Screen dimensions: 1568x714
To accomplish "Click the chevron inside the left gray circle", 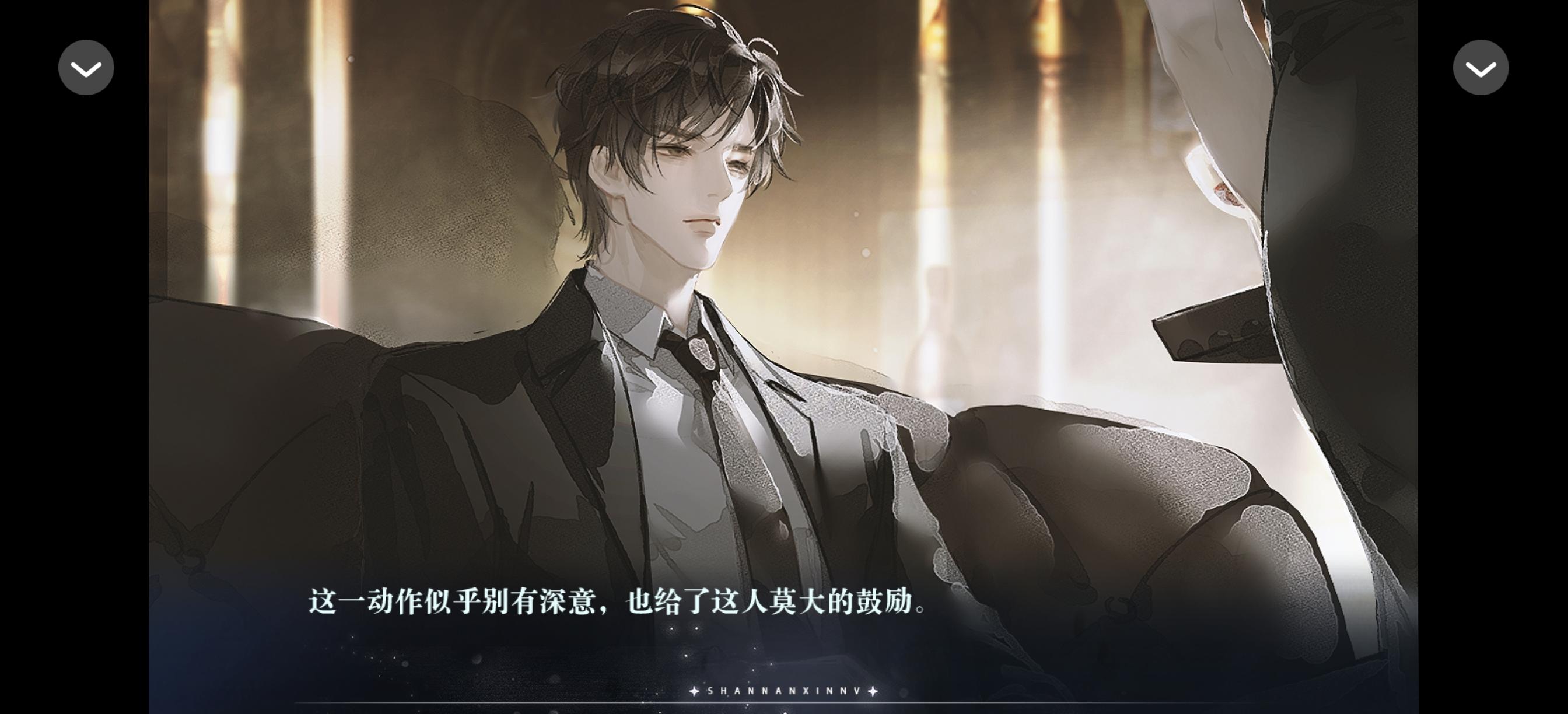I will pos(86,67).
